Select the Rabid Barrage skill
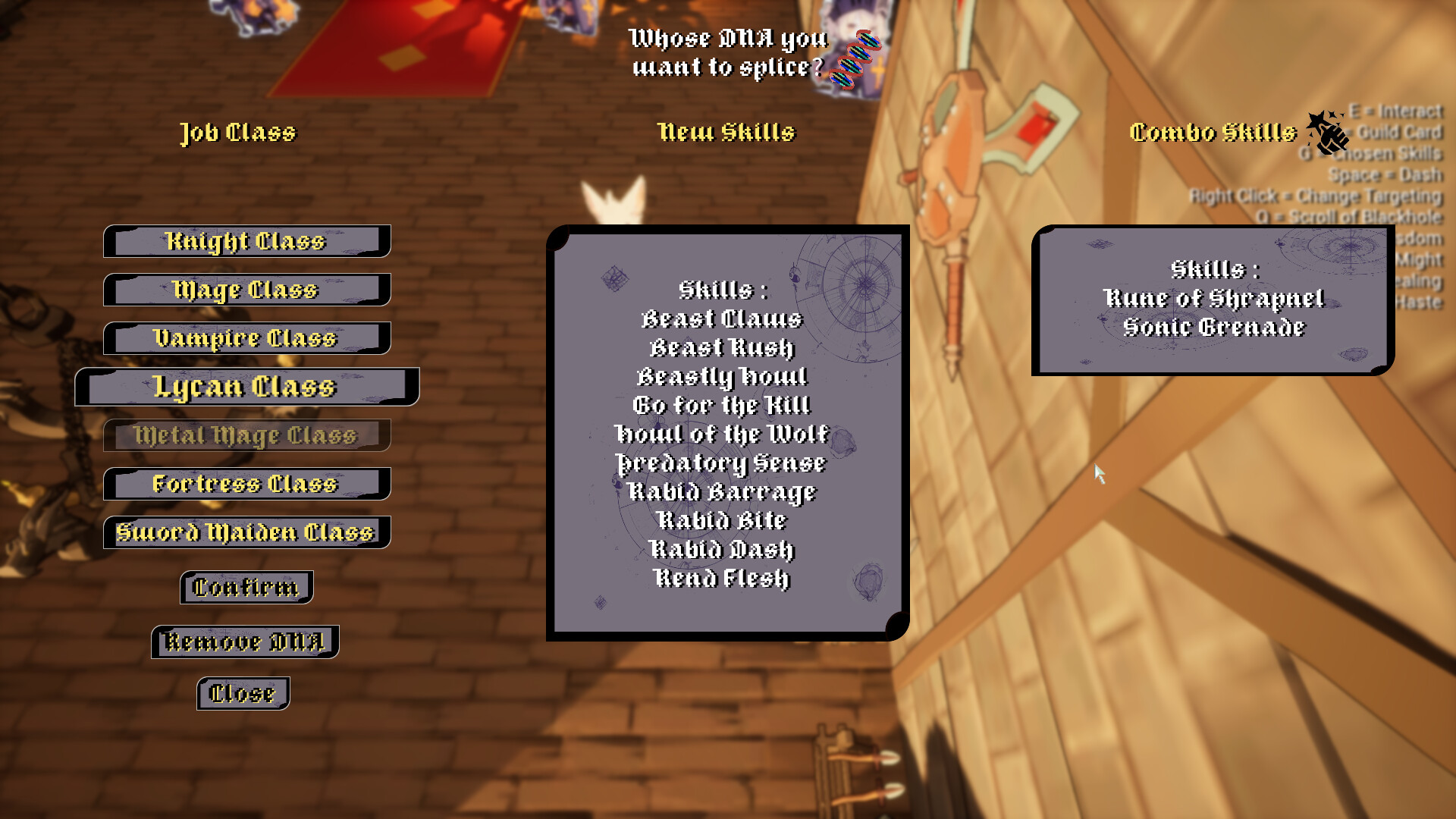The width and height of the screenshot is (1456, 819). pyautogui.click(x=722, y=491)
